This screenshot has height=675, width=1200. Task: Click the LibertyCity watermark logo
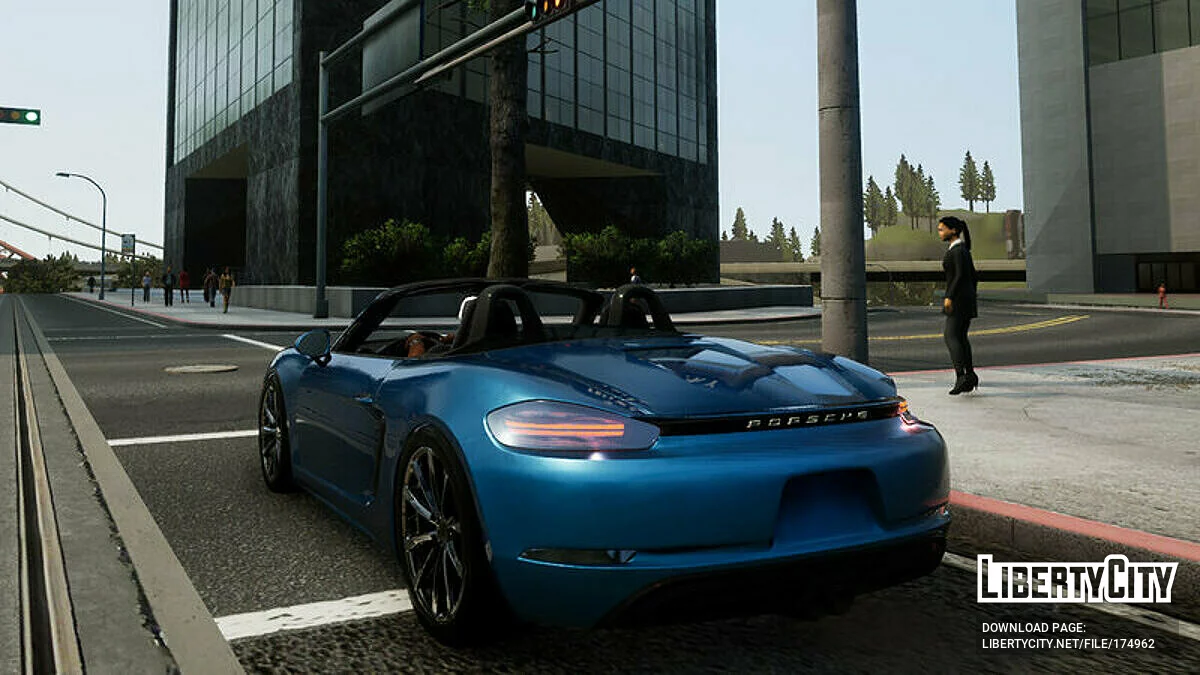click(x=1076, y=579)
